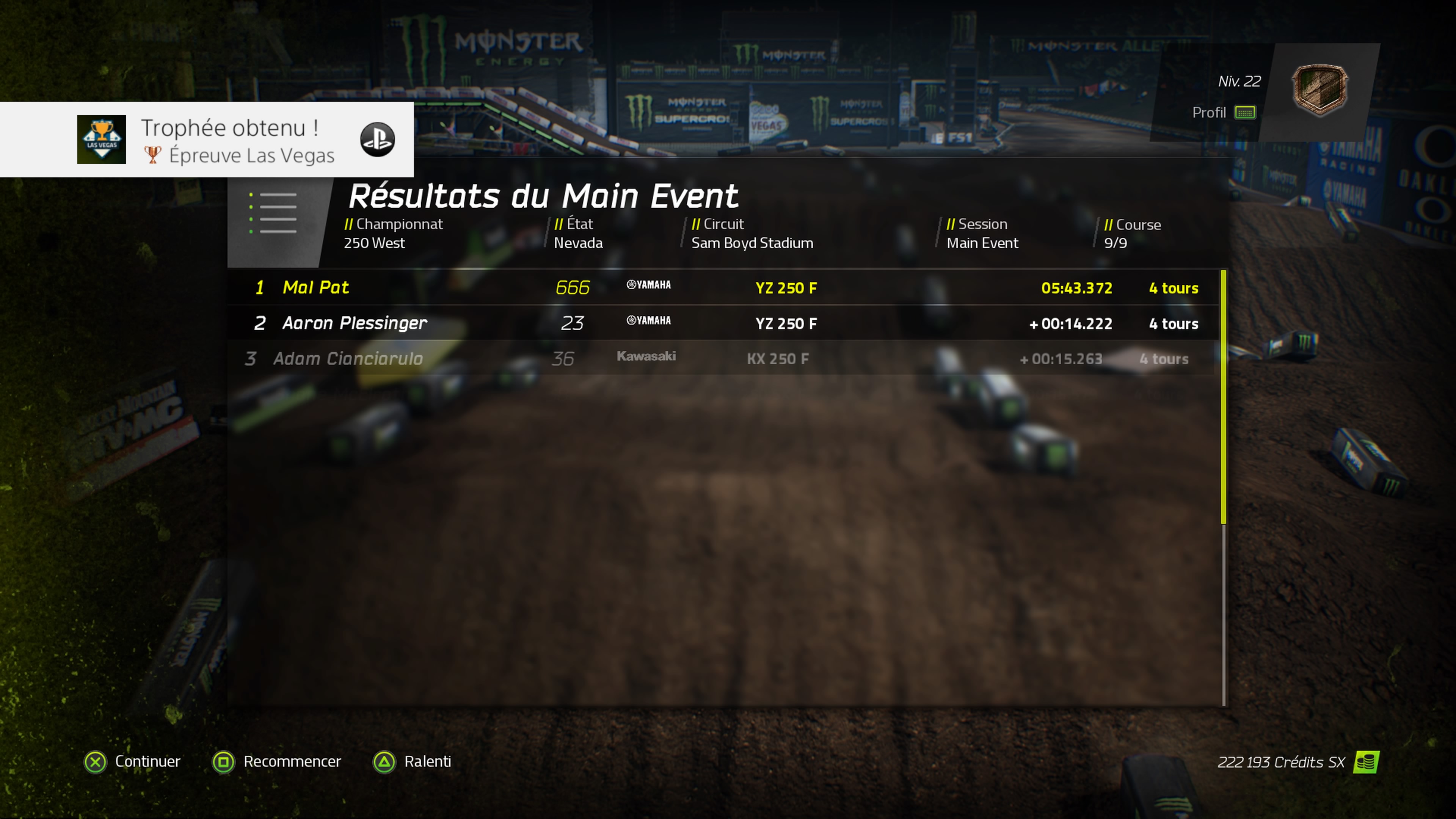Screen dimensions: 1456x819
Task: Select Adam Cianciarulo's result row
Action: pos(723,358)
